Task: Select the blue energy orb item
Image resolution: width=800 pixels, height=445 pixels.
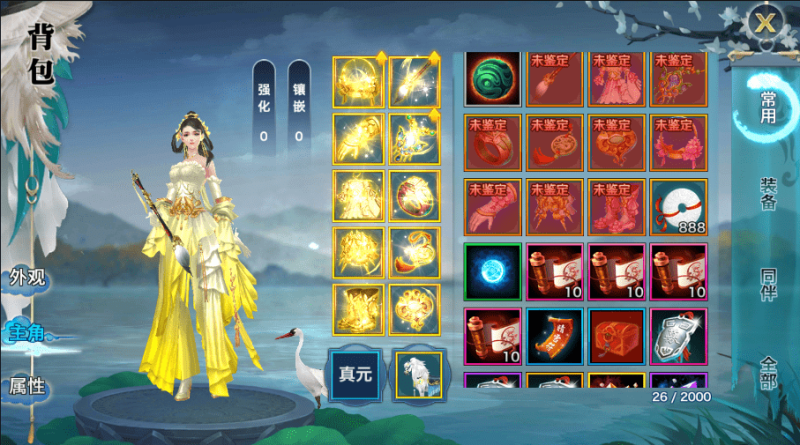Action: (x=493, y=271)
